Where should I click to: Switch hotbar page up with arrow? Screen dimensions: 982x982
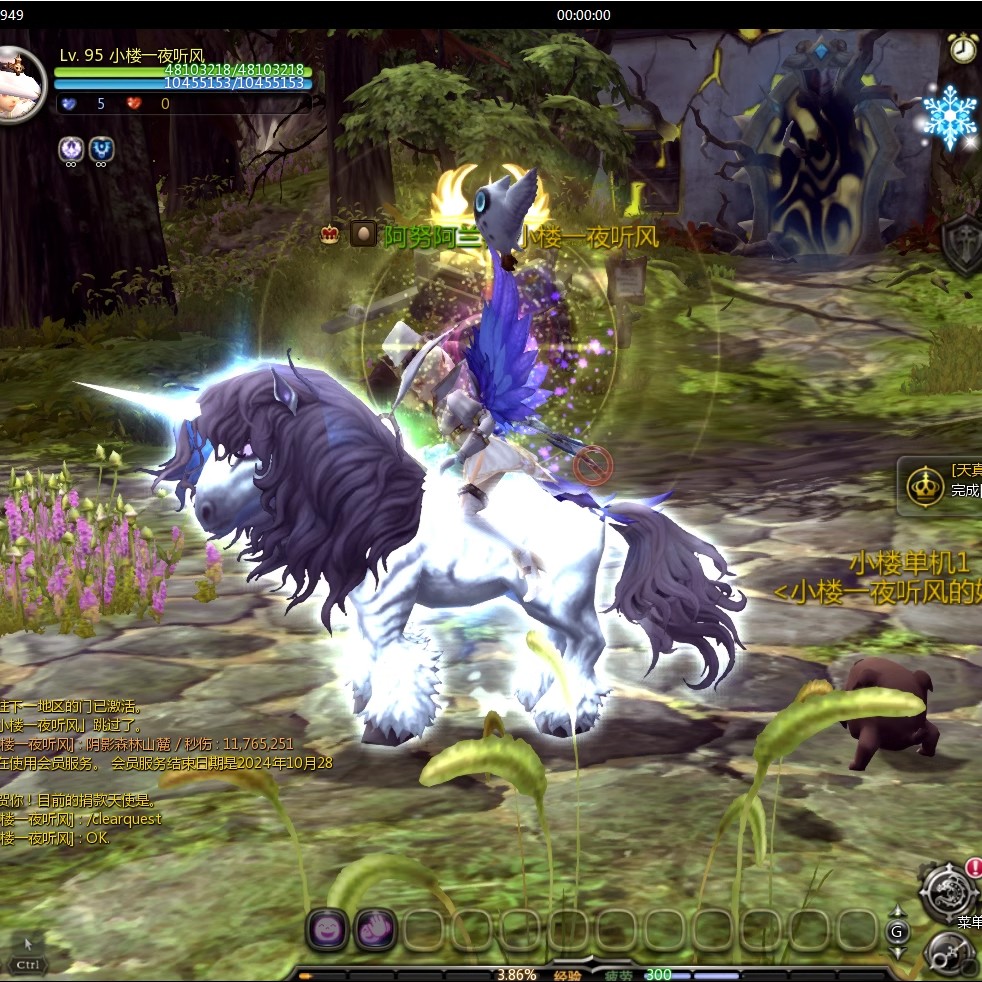897,912
